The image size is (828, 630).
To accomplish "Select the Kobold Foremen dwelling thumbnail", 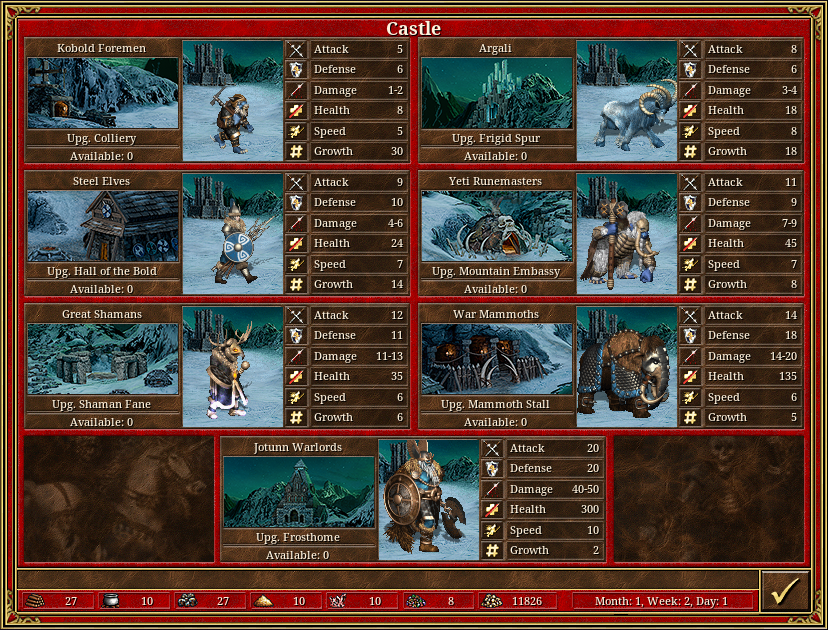I will click(102, 93).
